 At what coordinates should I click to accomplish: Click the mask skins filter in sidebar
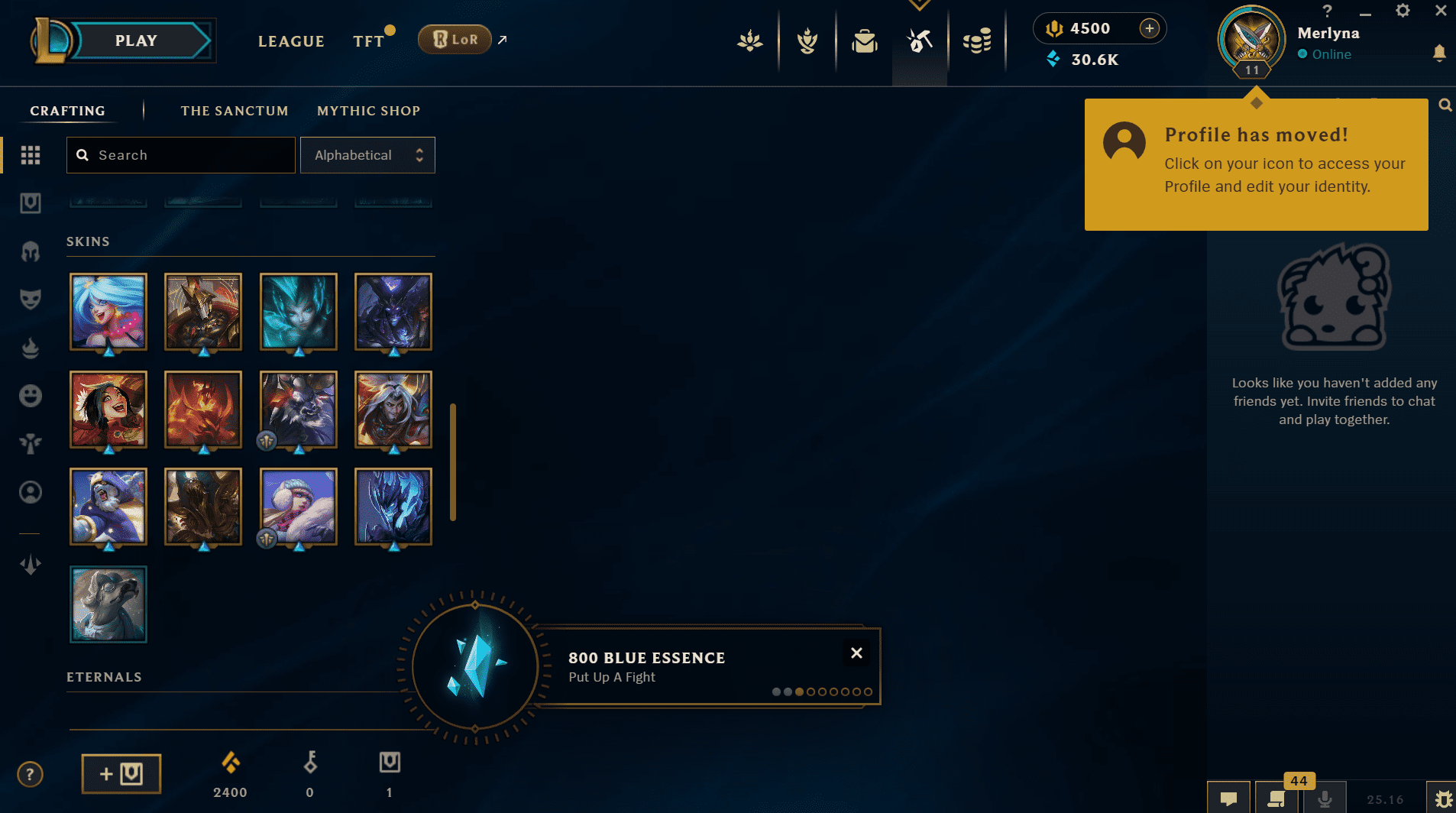tap(30, 299)
